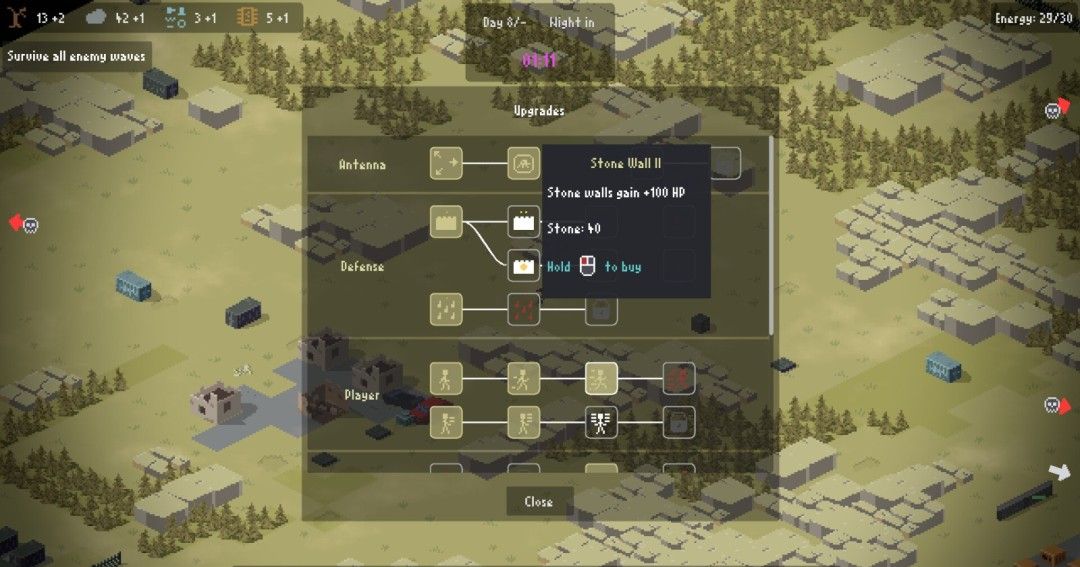1080x567 pixels.
Task: Select the tan spikes Defense upgrade
Action: point(446,309)
